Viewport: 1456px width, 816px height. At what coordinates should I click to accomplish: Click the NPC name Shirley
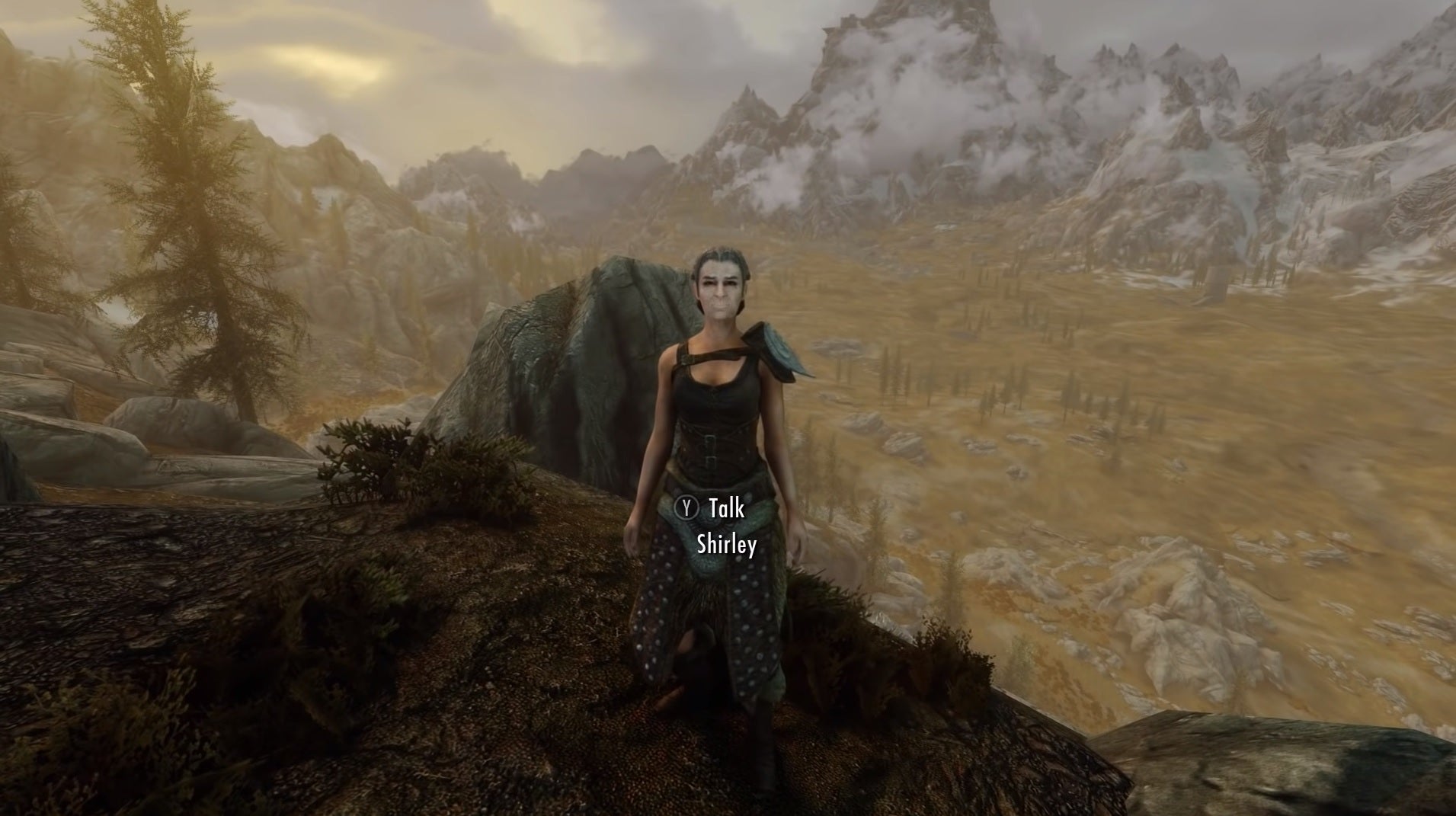pyautogui.click(x=726, y=545)
